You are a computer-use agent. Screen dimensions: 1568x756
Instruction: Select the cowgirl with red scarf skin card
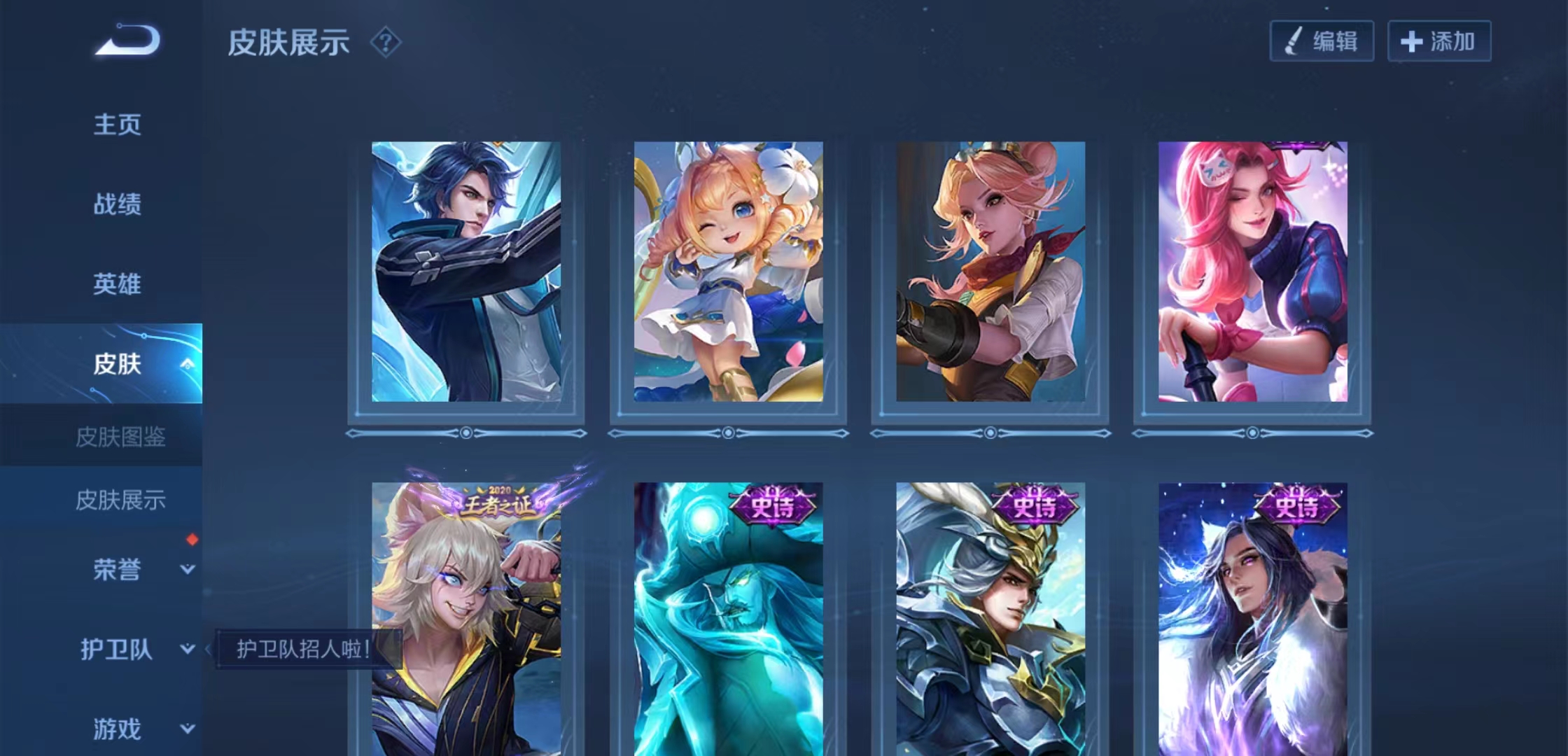(990, 272)
